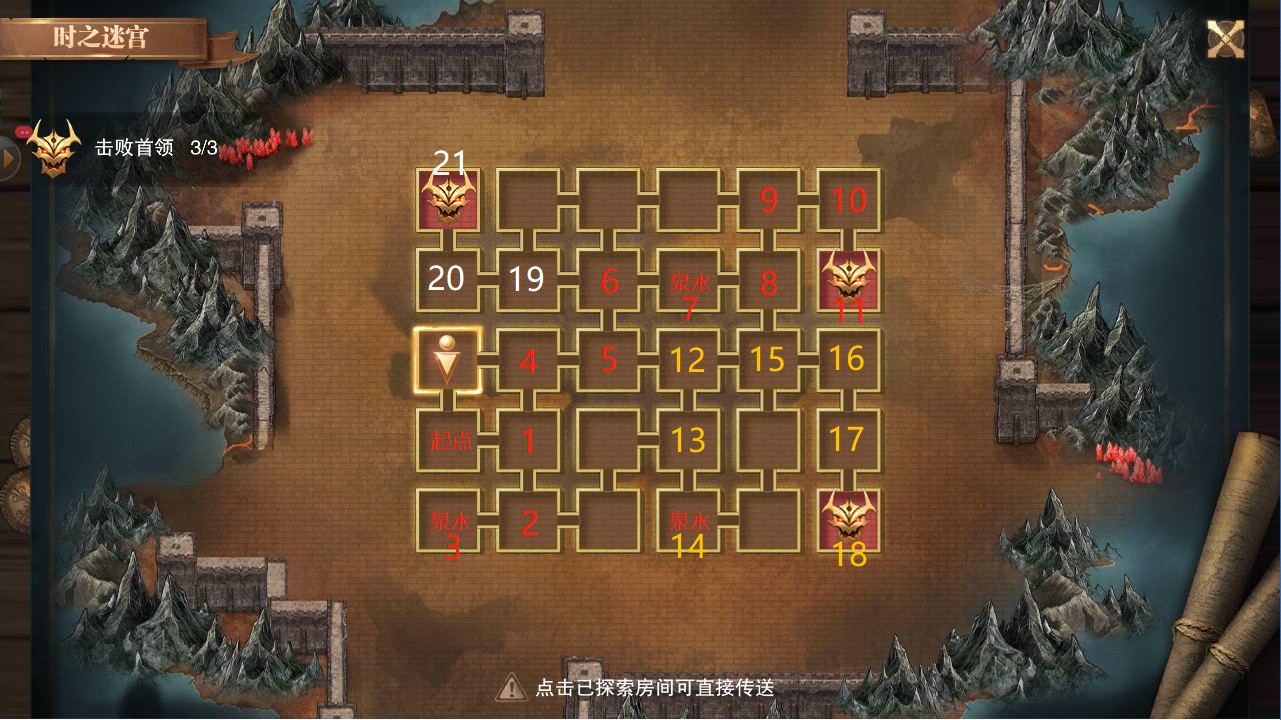Teleport to room tile numbered 2
Screen dimensions: 1281x720
528,520
